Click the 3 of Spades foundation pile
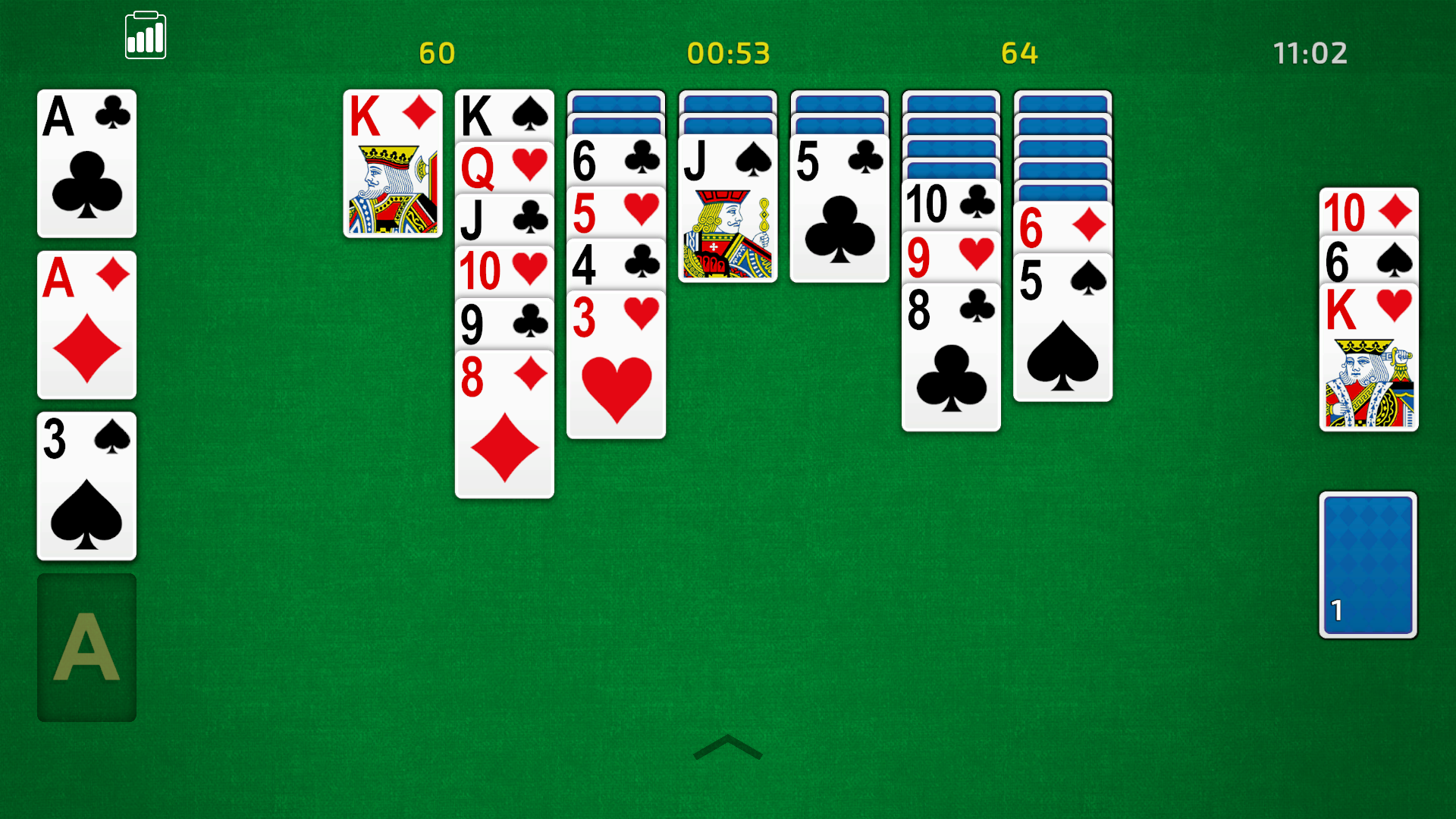This screenshot has height=819, width=1456. pyautogui.click(x=86, y=485)
